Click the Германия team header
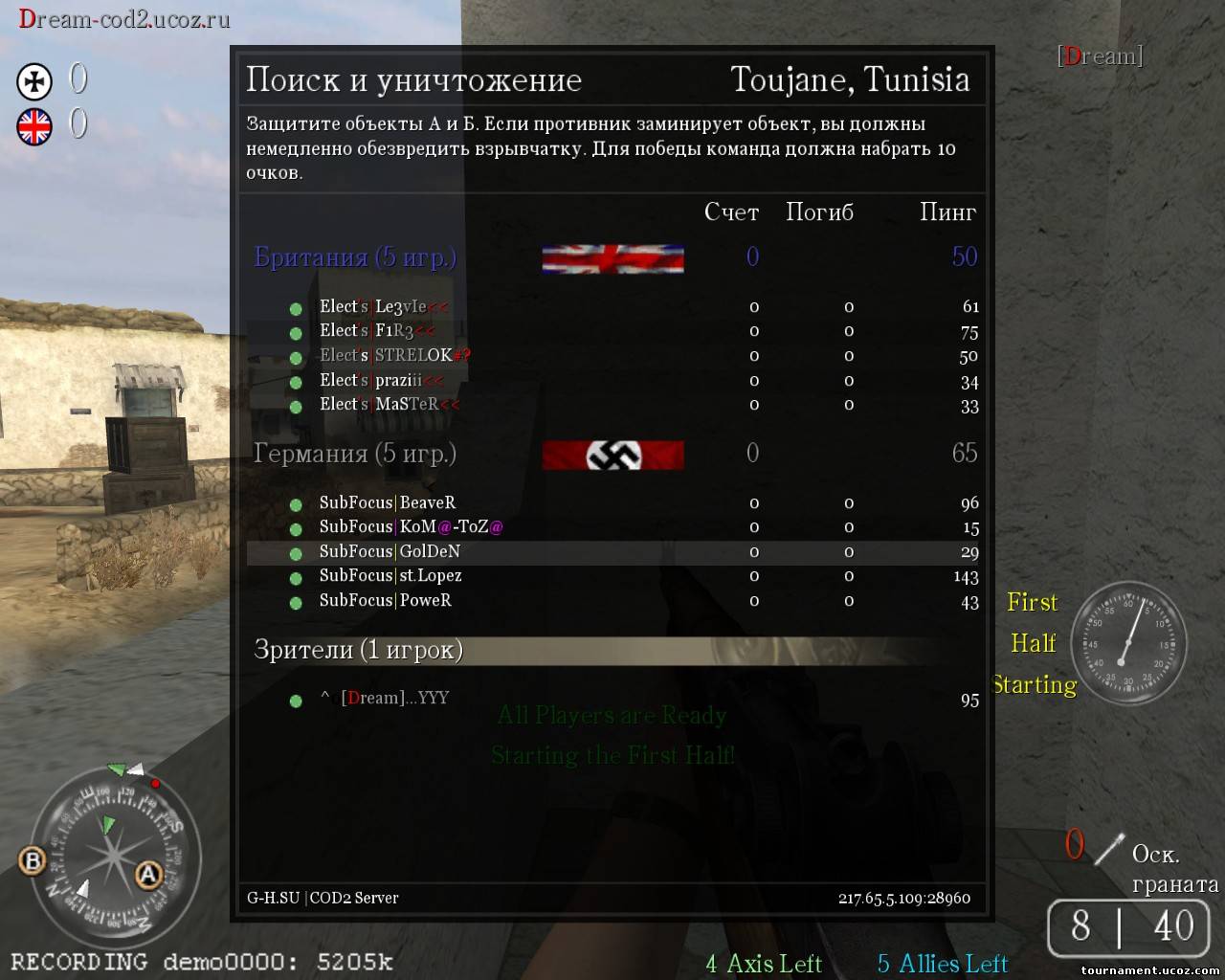This screenshot has width=1225, height=980. (355, 454)
